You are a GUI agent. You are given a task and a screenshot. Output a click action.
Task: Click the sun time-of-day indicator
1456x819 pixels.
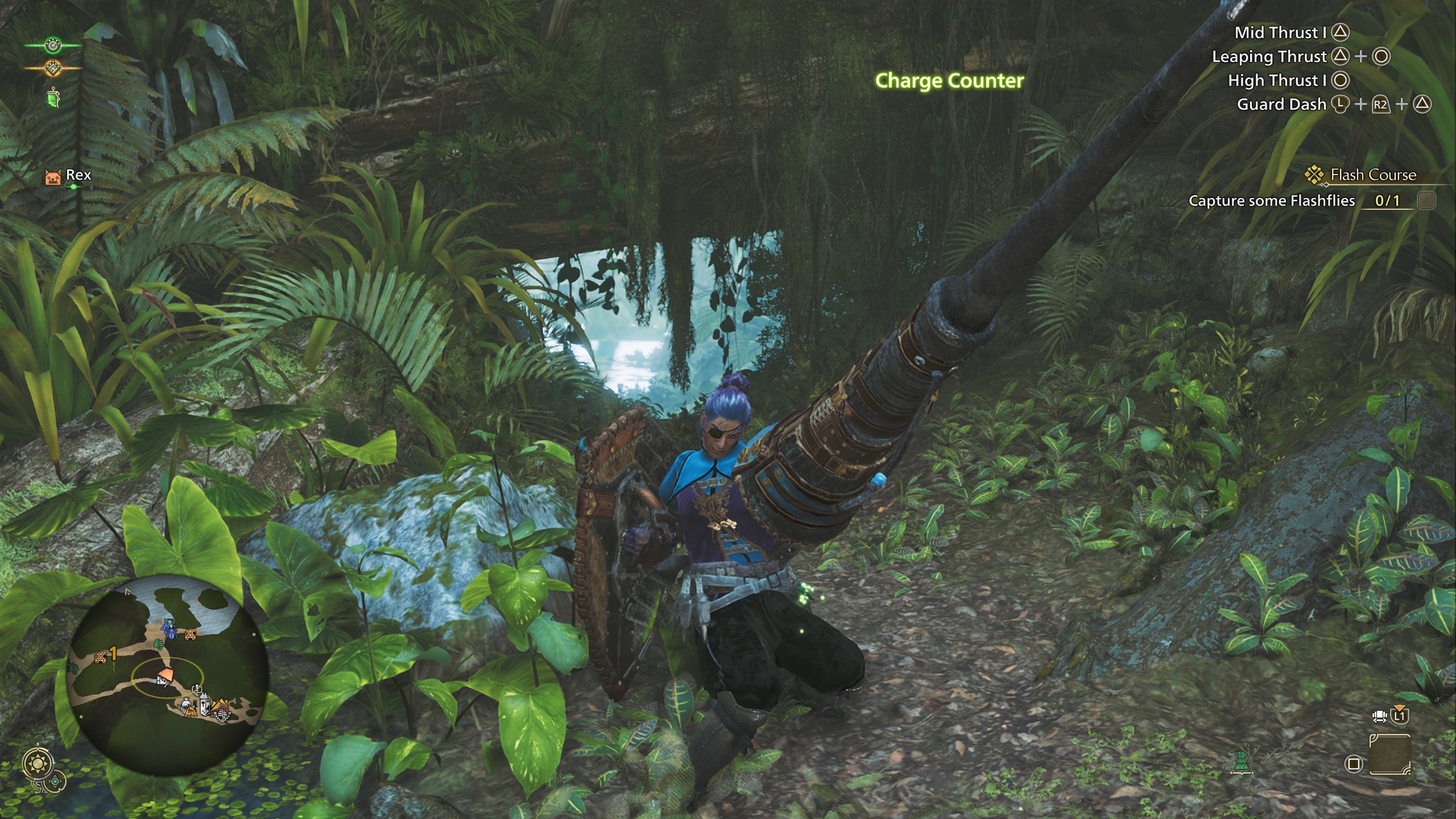click(x=38, y=762)
